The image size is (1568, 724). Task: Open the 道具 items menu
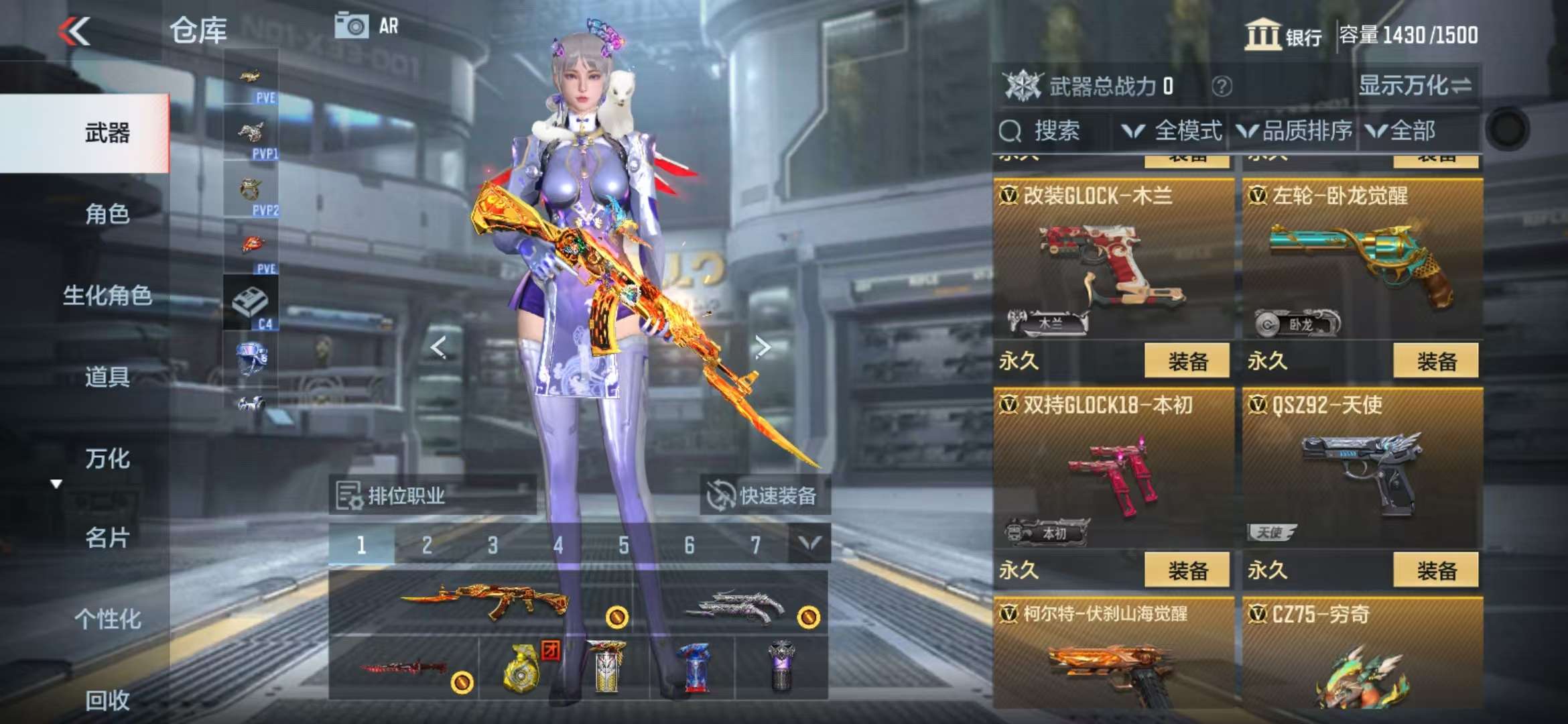(x=107, y=377)
